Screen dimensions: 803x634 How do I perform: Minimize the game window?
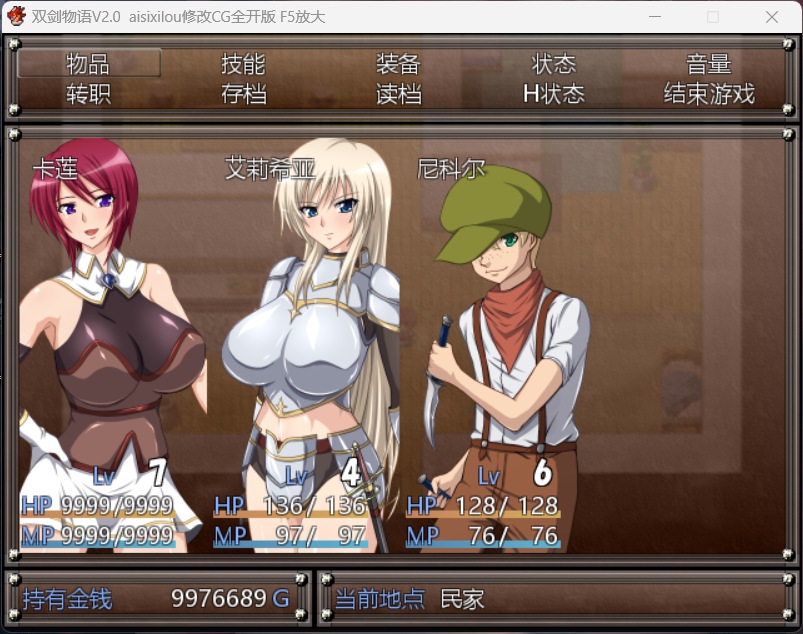[655, 17]
